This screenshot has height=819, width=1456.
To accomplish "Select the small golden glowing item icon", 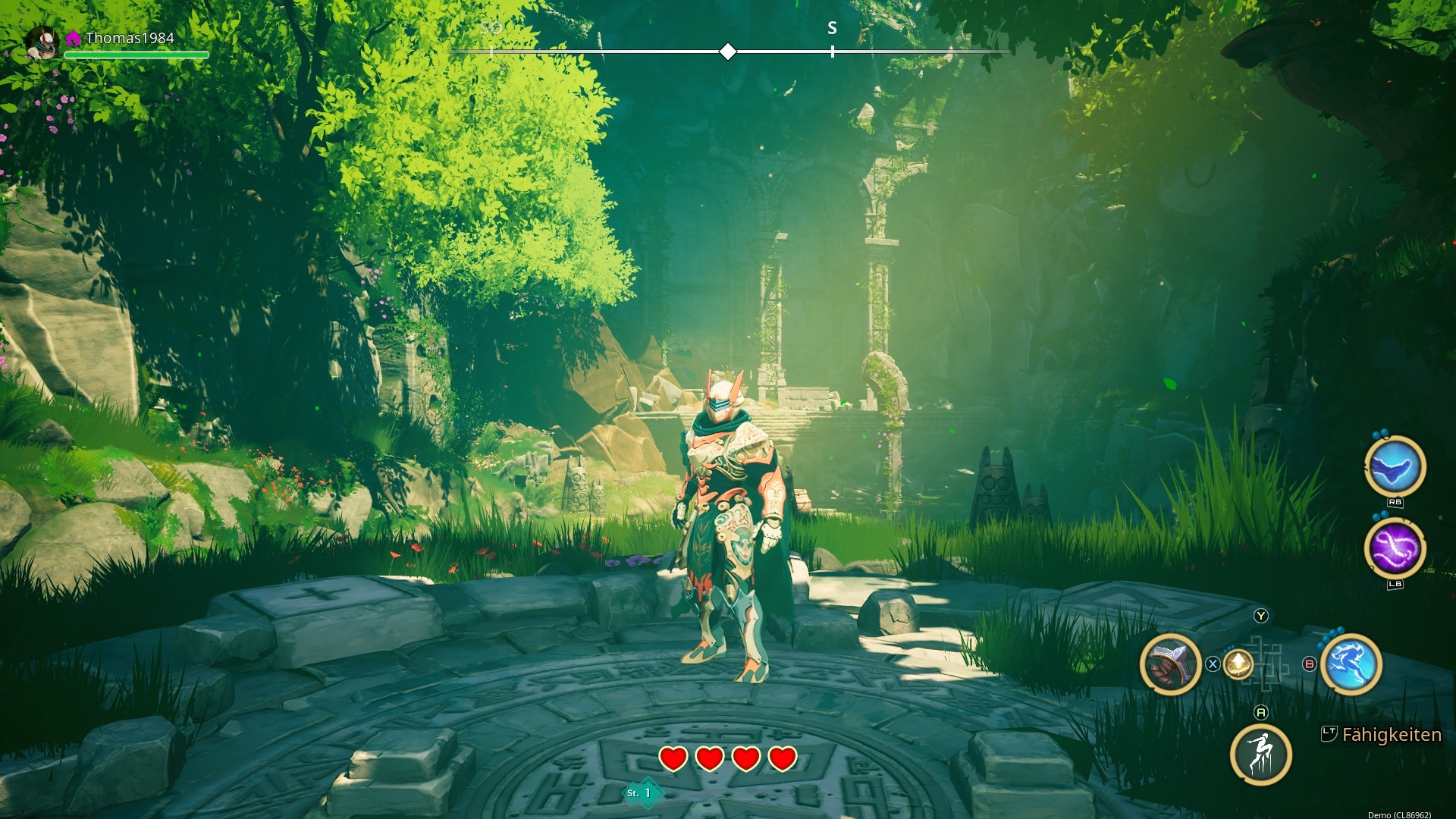I will point(1238,664).
